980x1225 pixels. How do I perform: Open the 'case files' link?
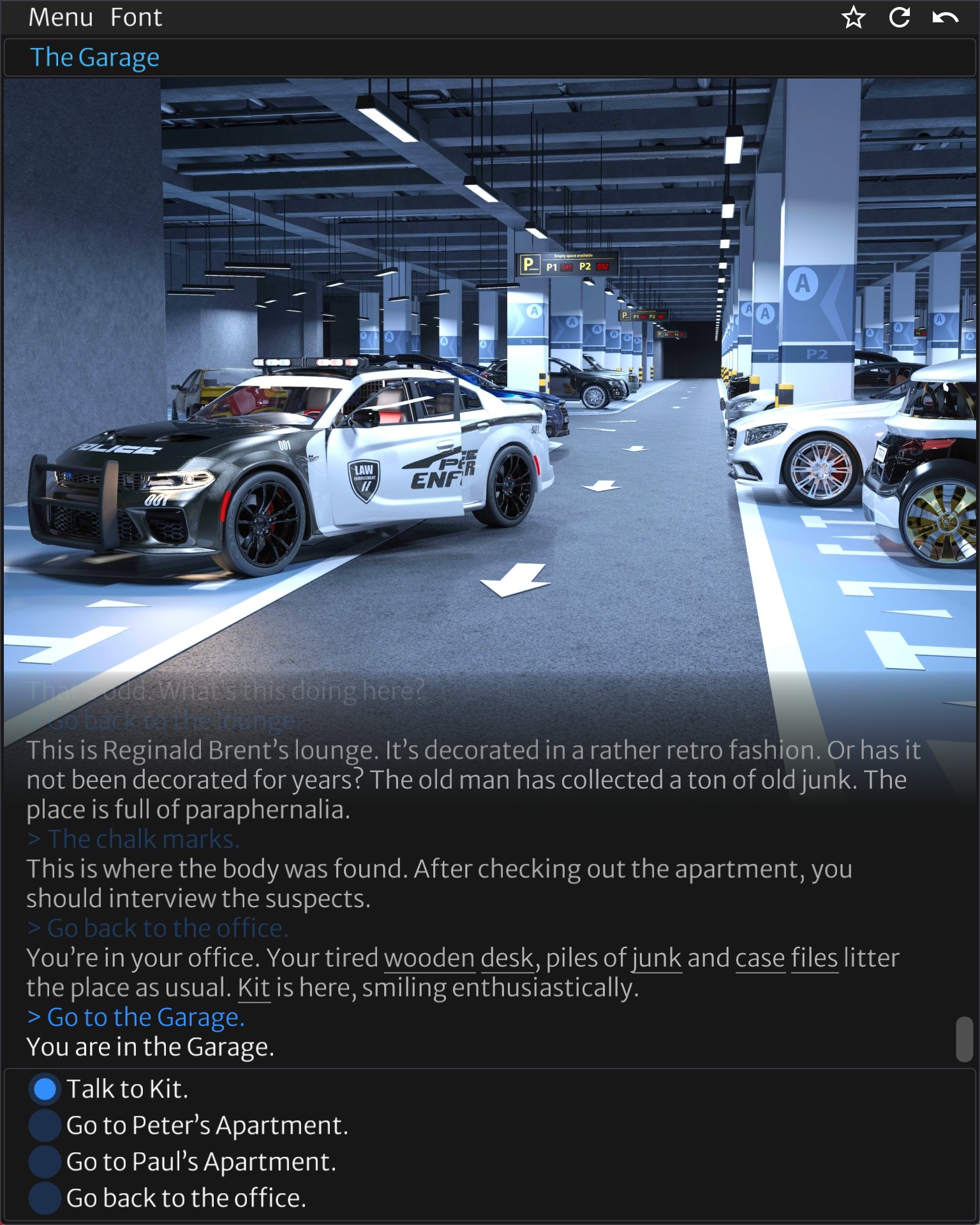786,957
